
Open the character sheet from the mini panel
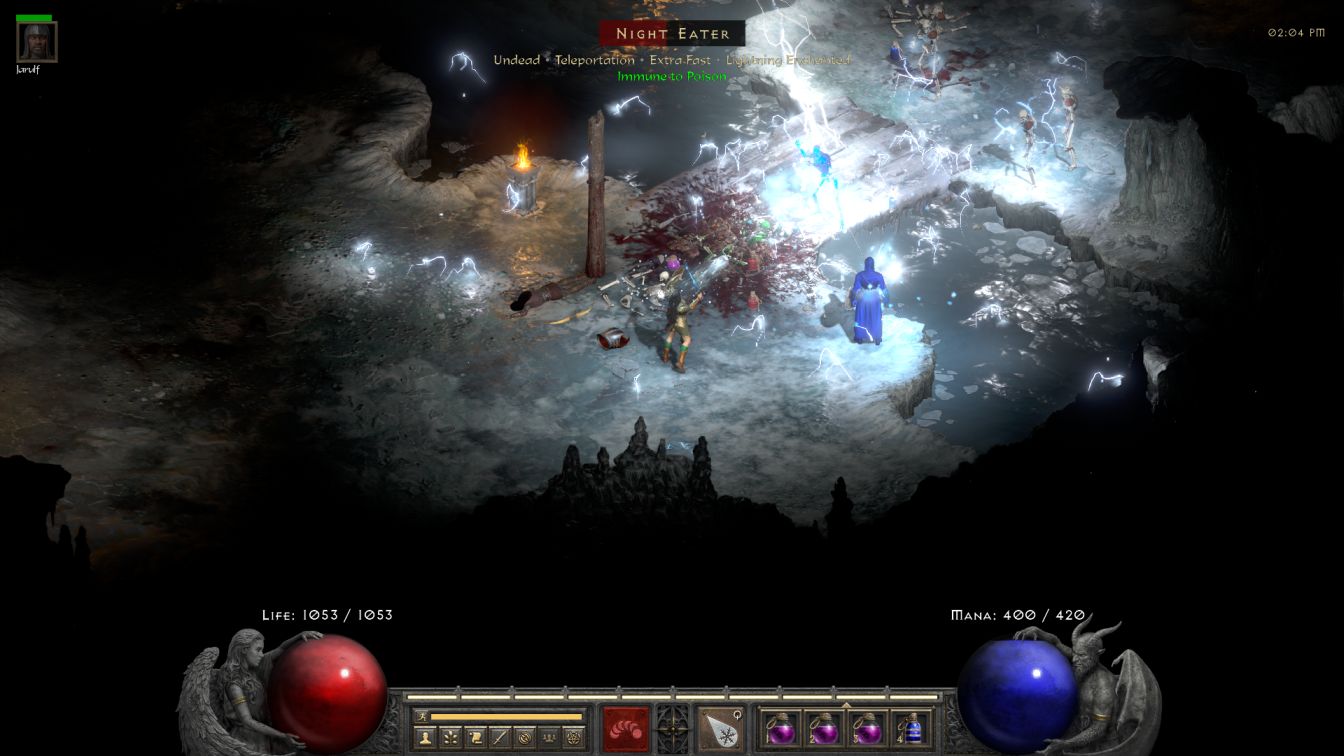click(425, 738)
